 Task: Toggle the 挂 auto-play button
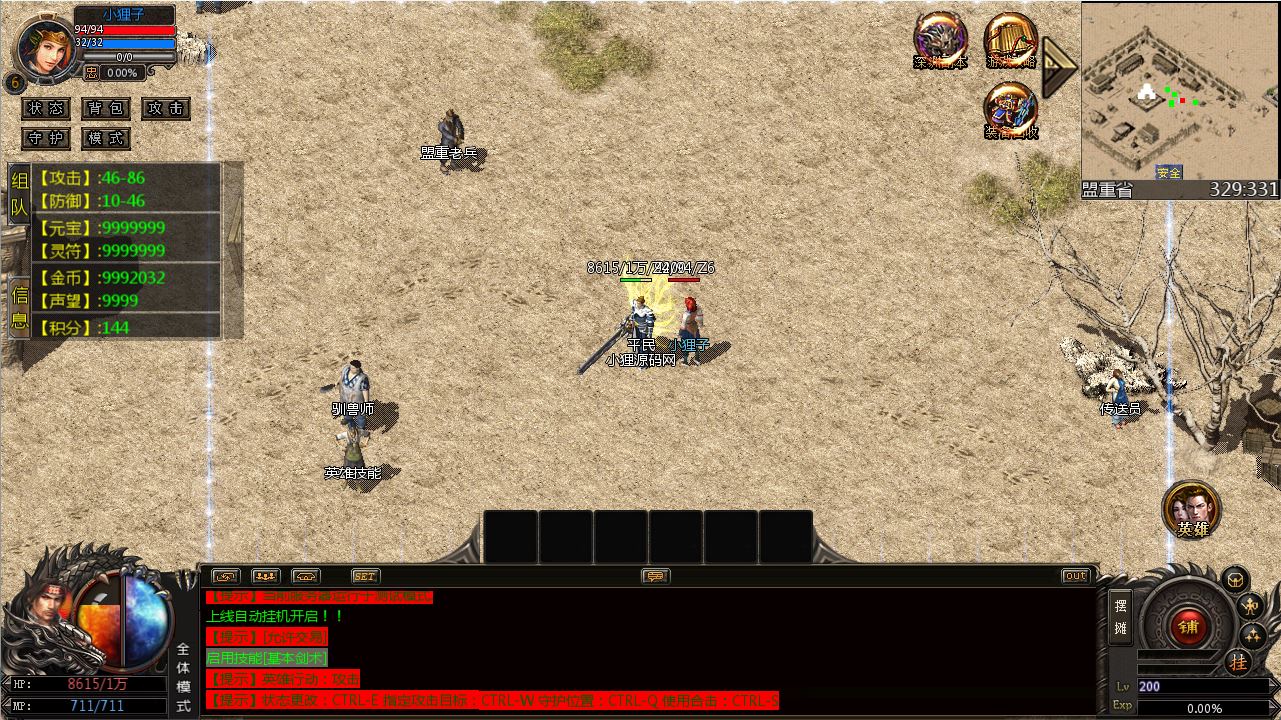point(1238,662)
